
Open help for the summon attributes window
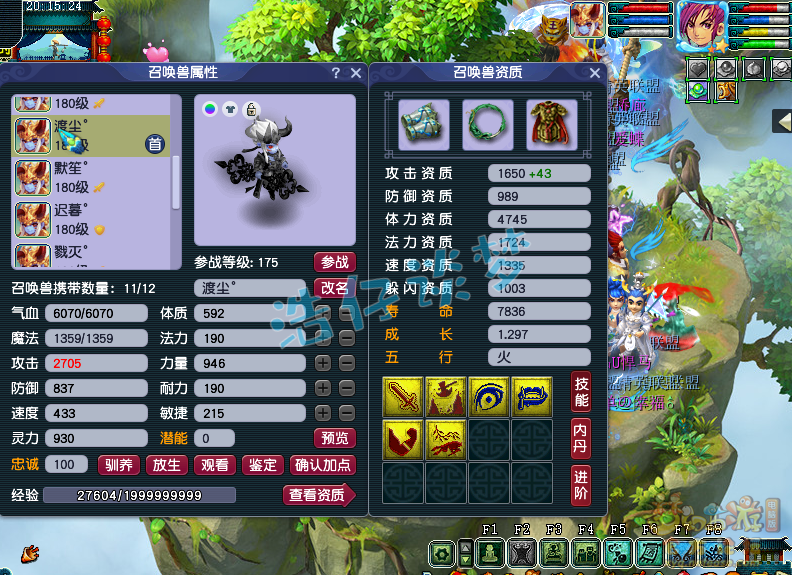coord(336,73)
